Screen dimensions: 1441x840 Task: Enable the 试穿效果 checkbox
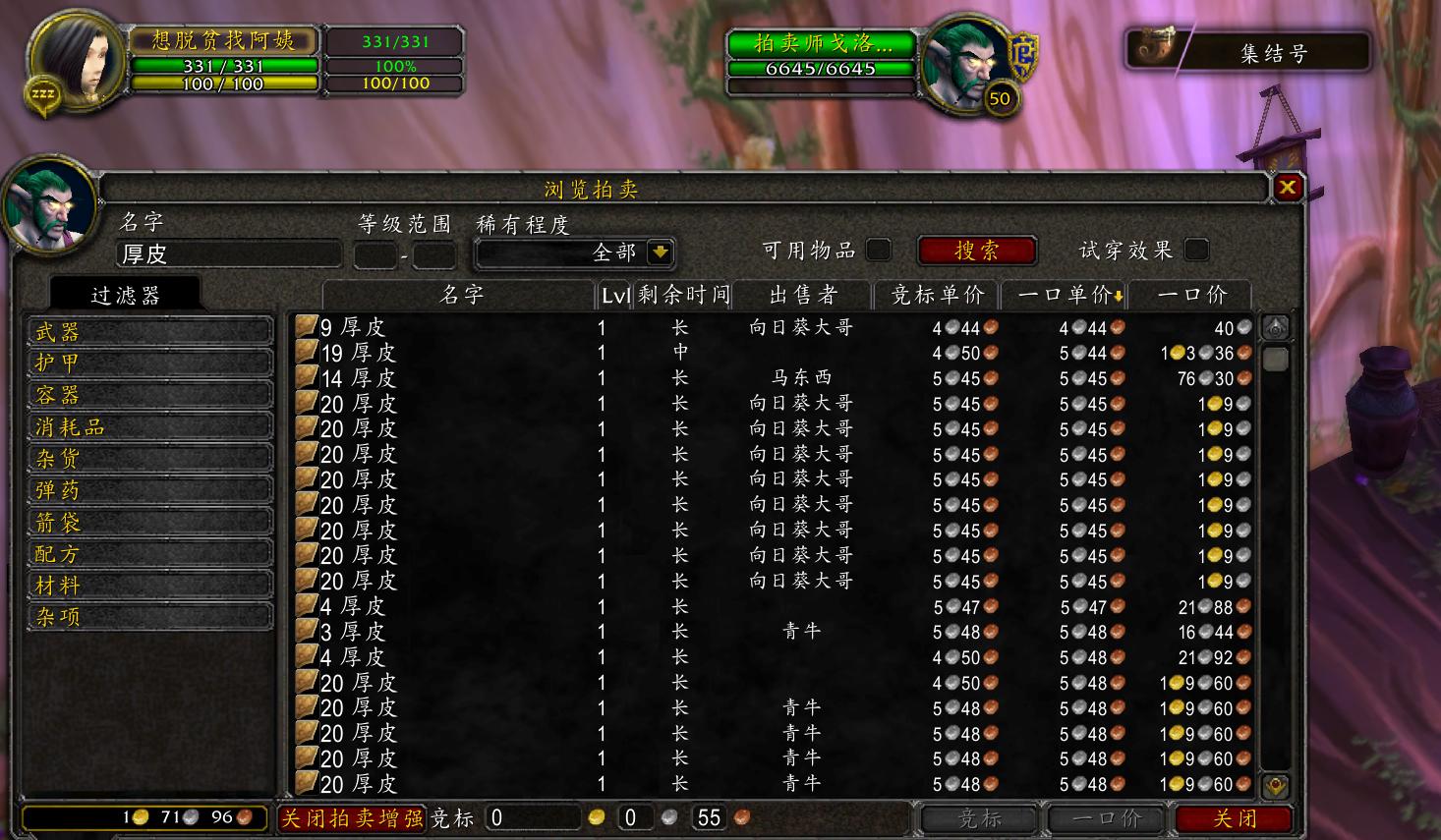1196,251
